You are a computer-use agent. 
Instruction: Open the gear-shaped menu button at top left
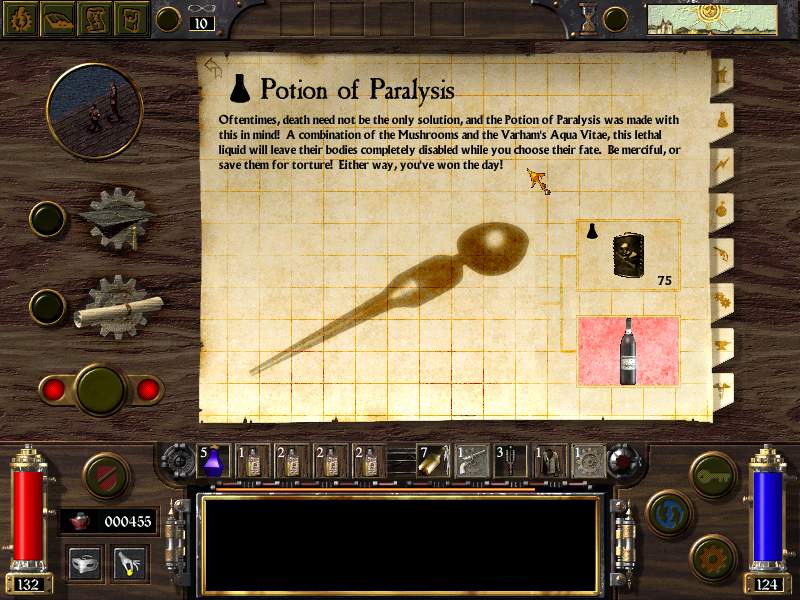click(x=19, y=18)
